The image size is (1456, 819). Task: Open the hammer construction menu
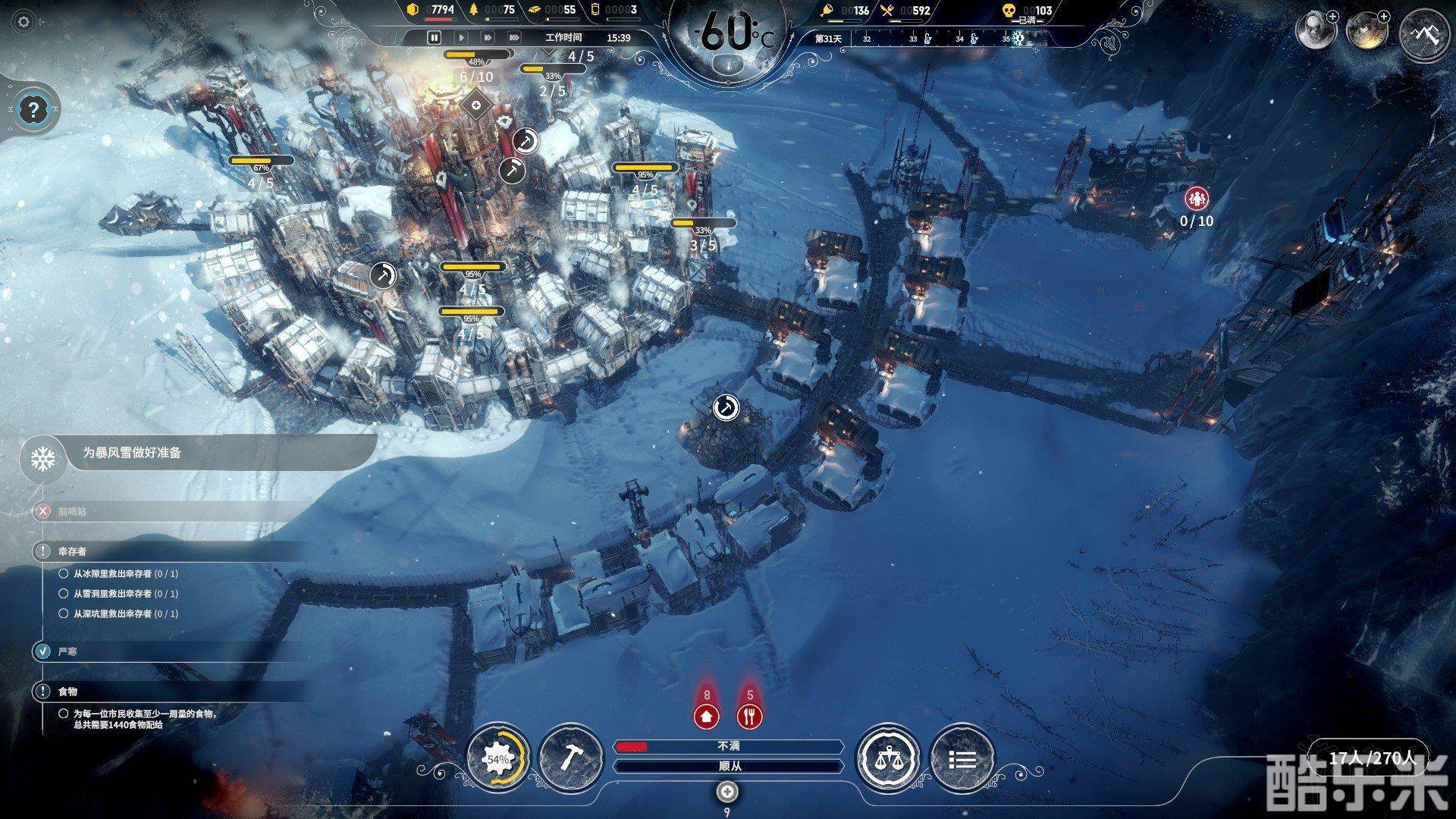click(x=570, y=758)
